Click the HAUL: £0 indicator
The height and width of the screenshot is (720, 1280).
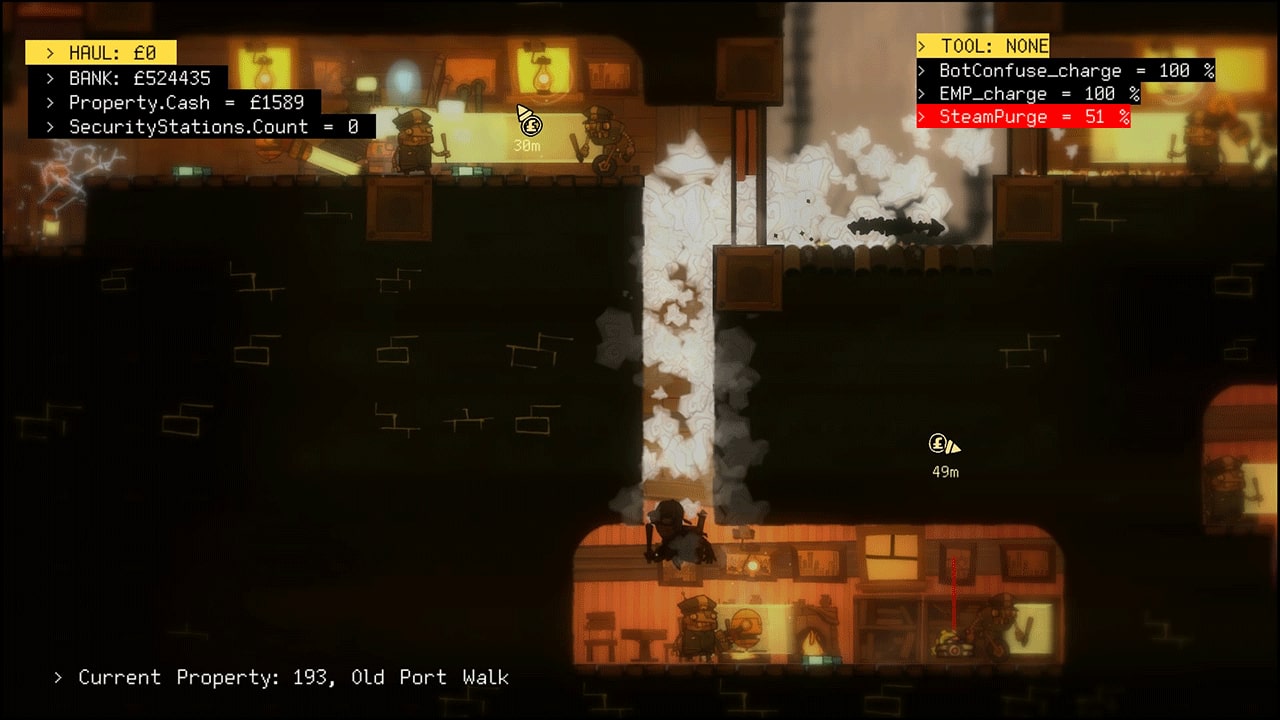coord(110,52)
